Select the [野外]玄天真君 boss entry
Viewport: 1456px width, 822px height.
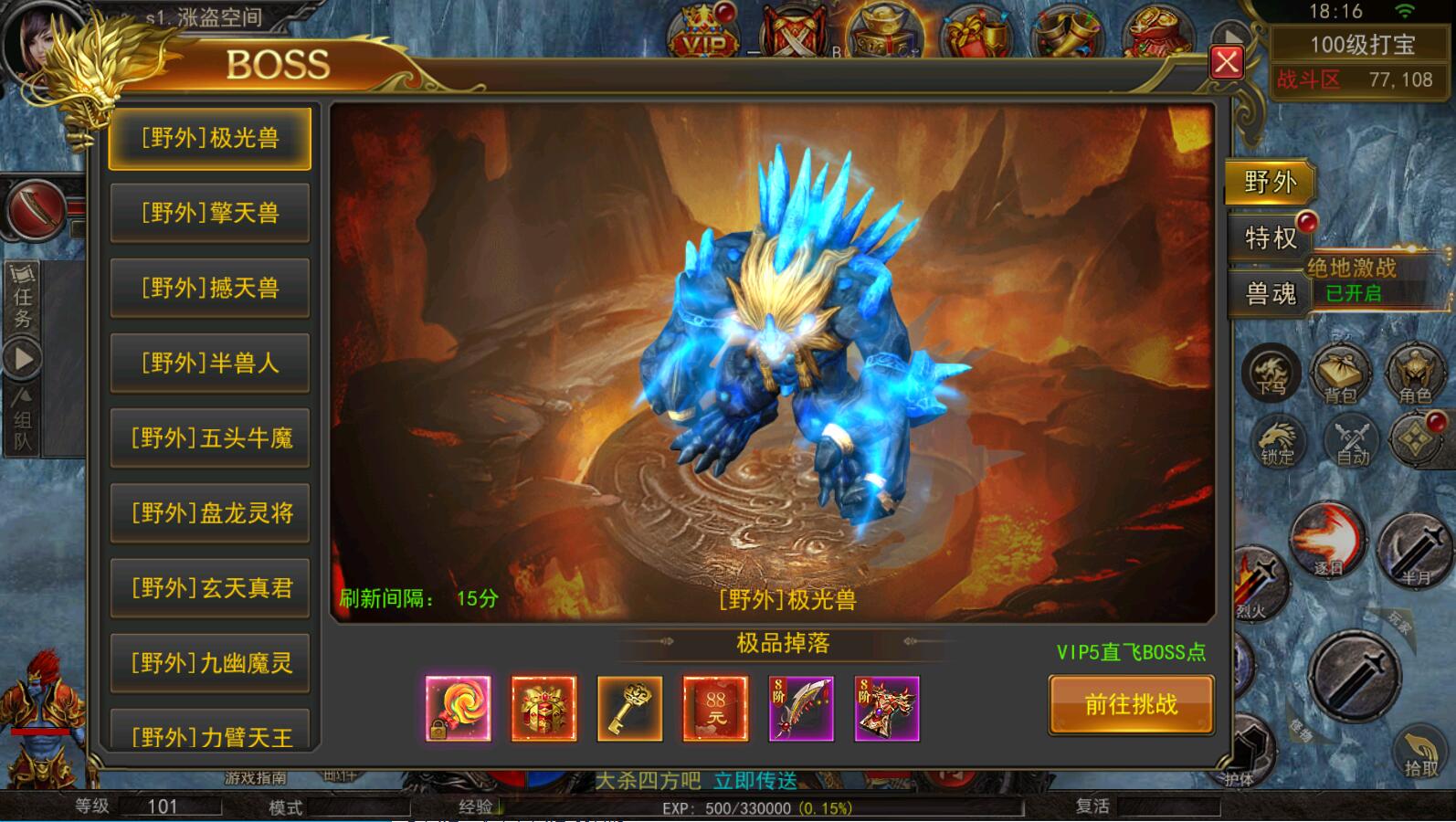coord(210,588)
